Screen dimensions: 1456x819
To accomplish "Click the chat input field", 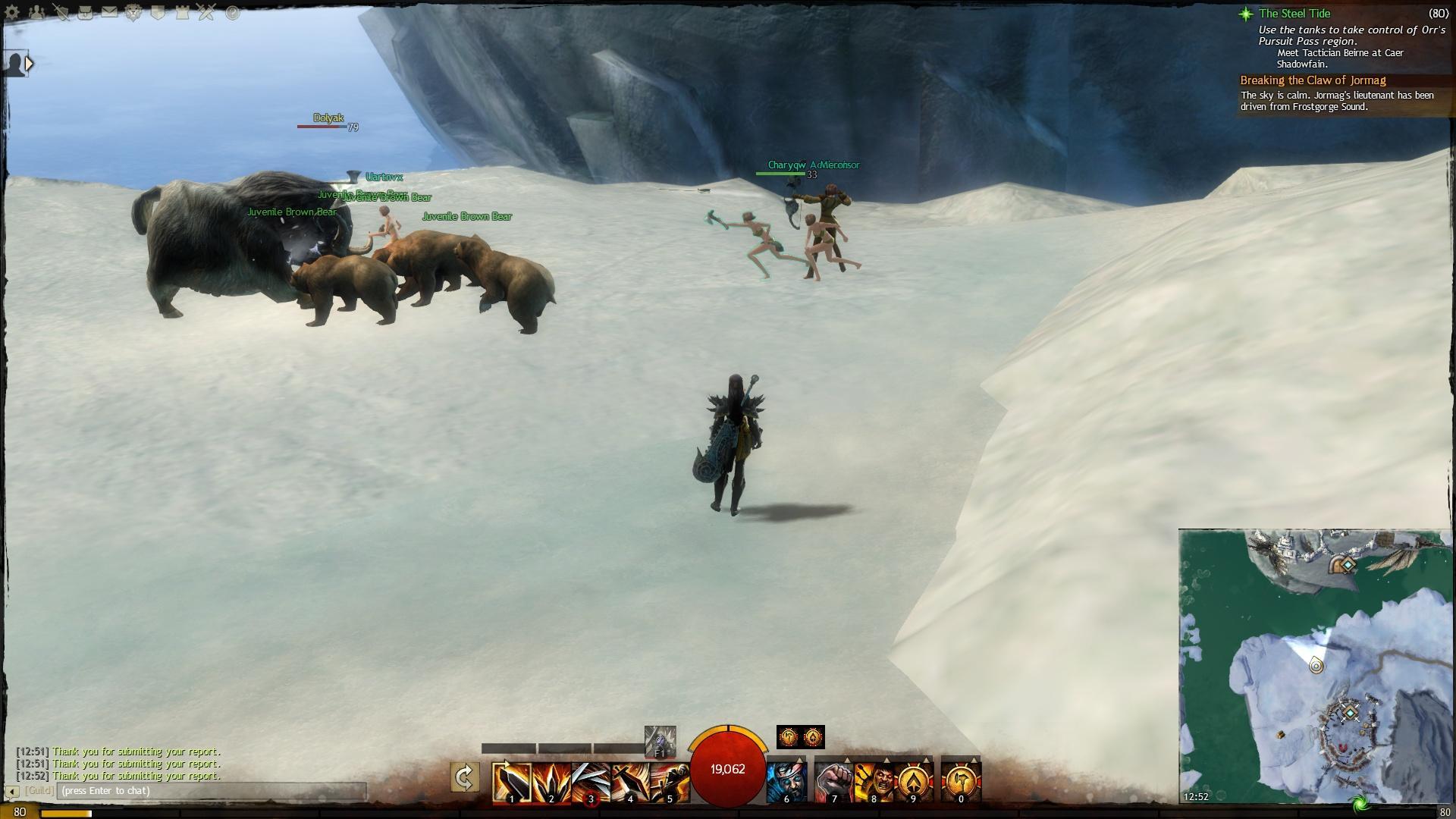I will 211,791.
